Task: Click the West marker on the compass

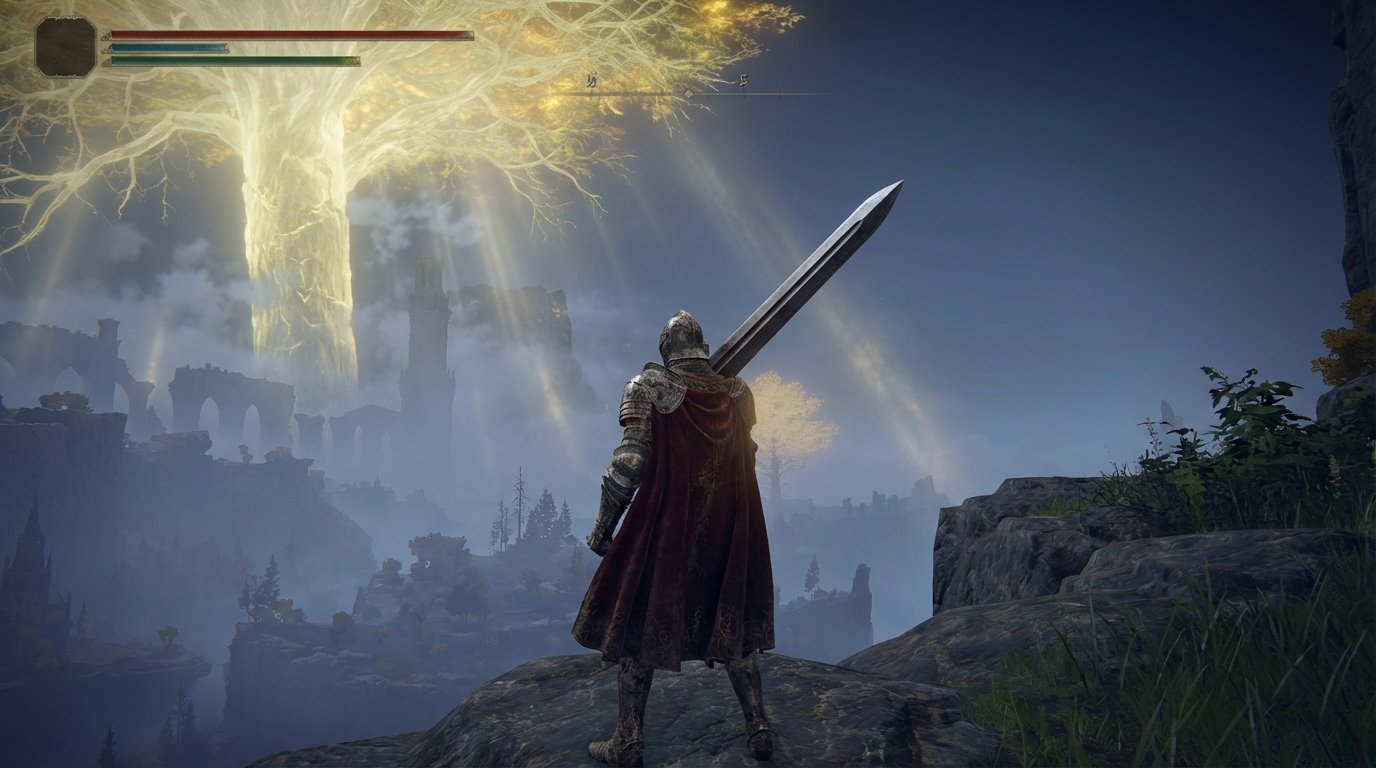Action: click(592, 80)
